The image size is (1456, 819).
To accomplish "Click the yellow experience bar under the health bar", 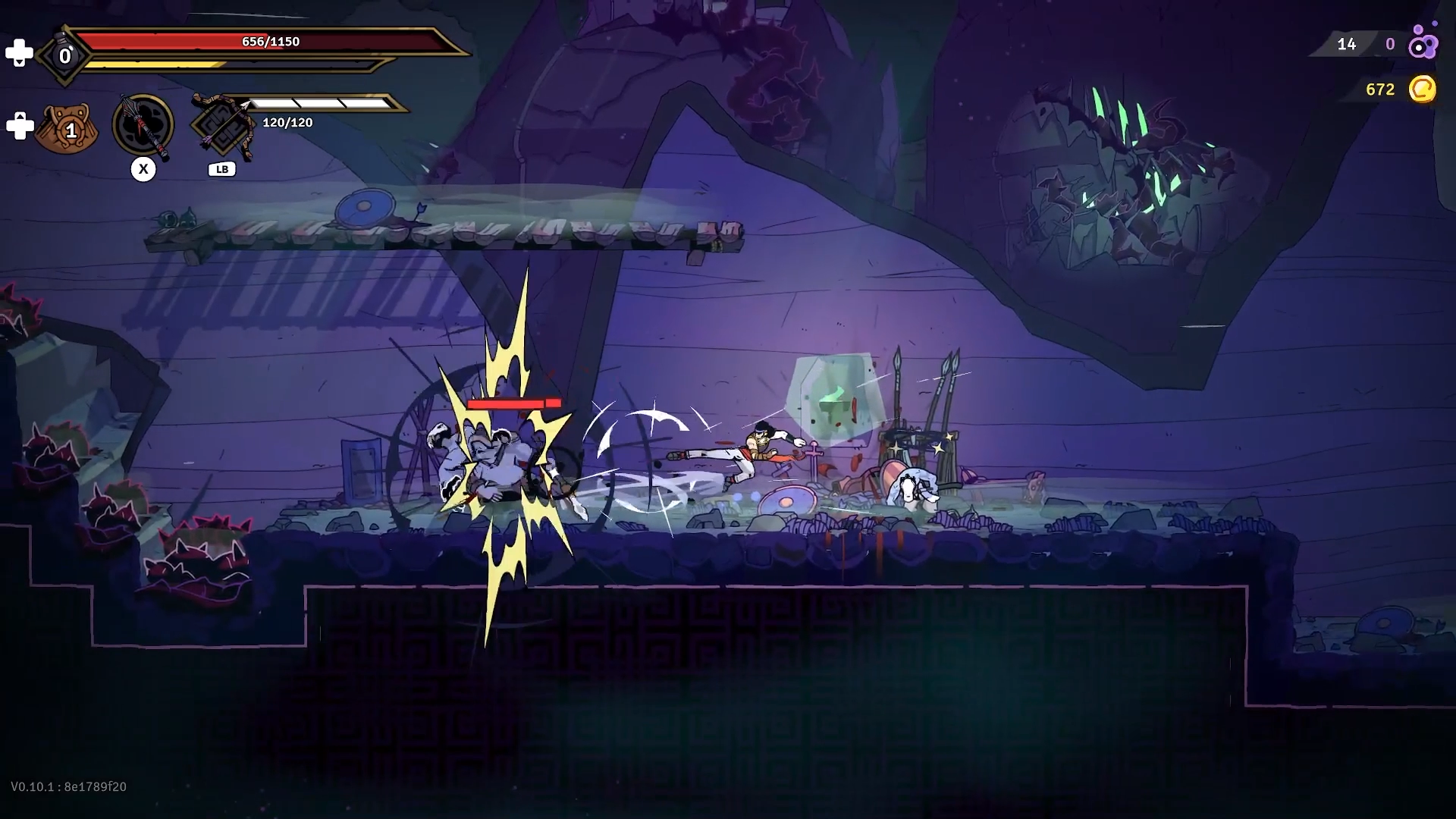I will pyautogui.click(x=227, y=65).
